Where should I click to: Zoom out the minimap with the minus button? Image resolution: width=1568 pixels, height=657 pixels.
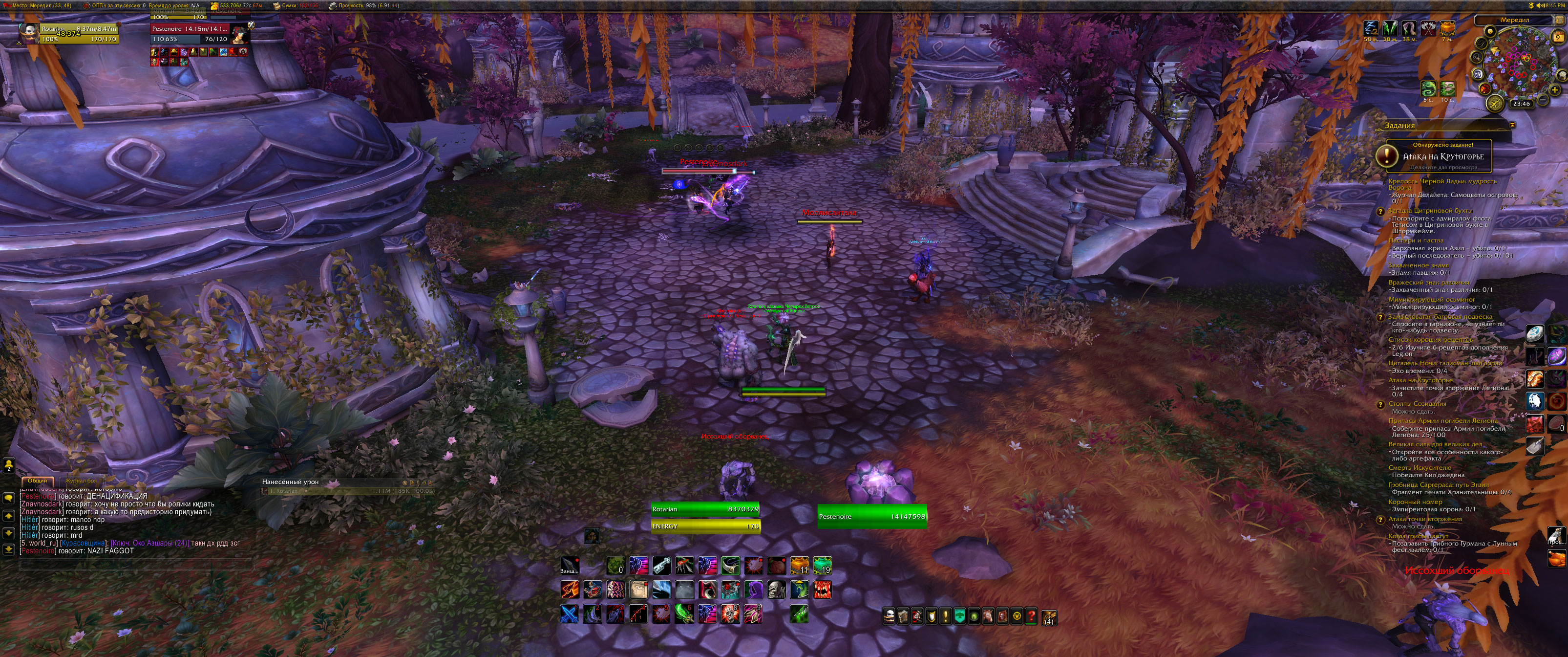click(1543, 99)
